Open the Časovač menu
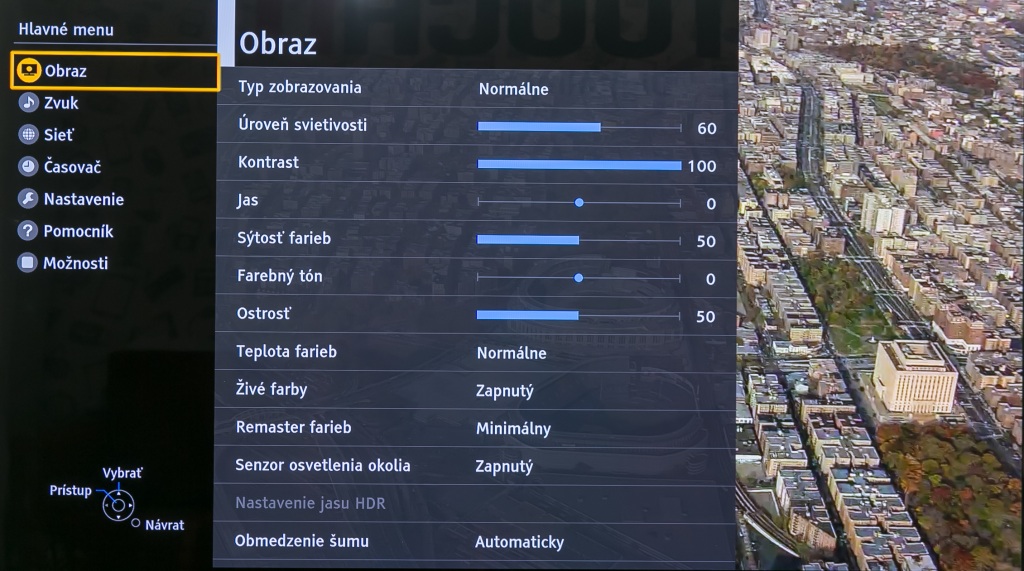Screen dimensions: 1024x571 72,167
